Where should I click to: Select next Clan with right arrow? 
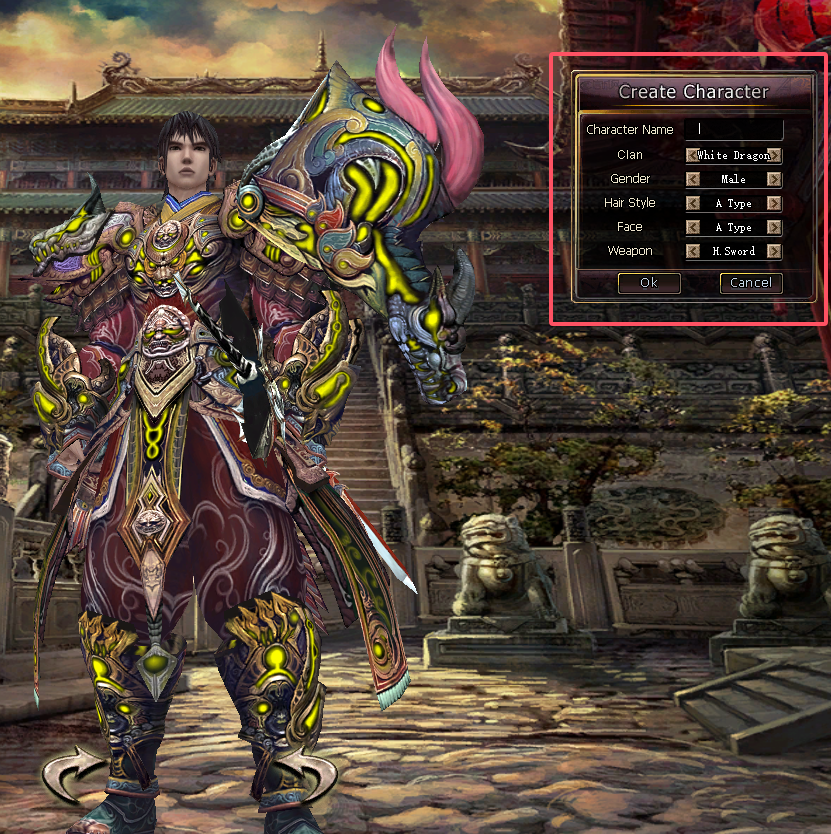pos(774,155)
